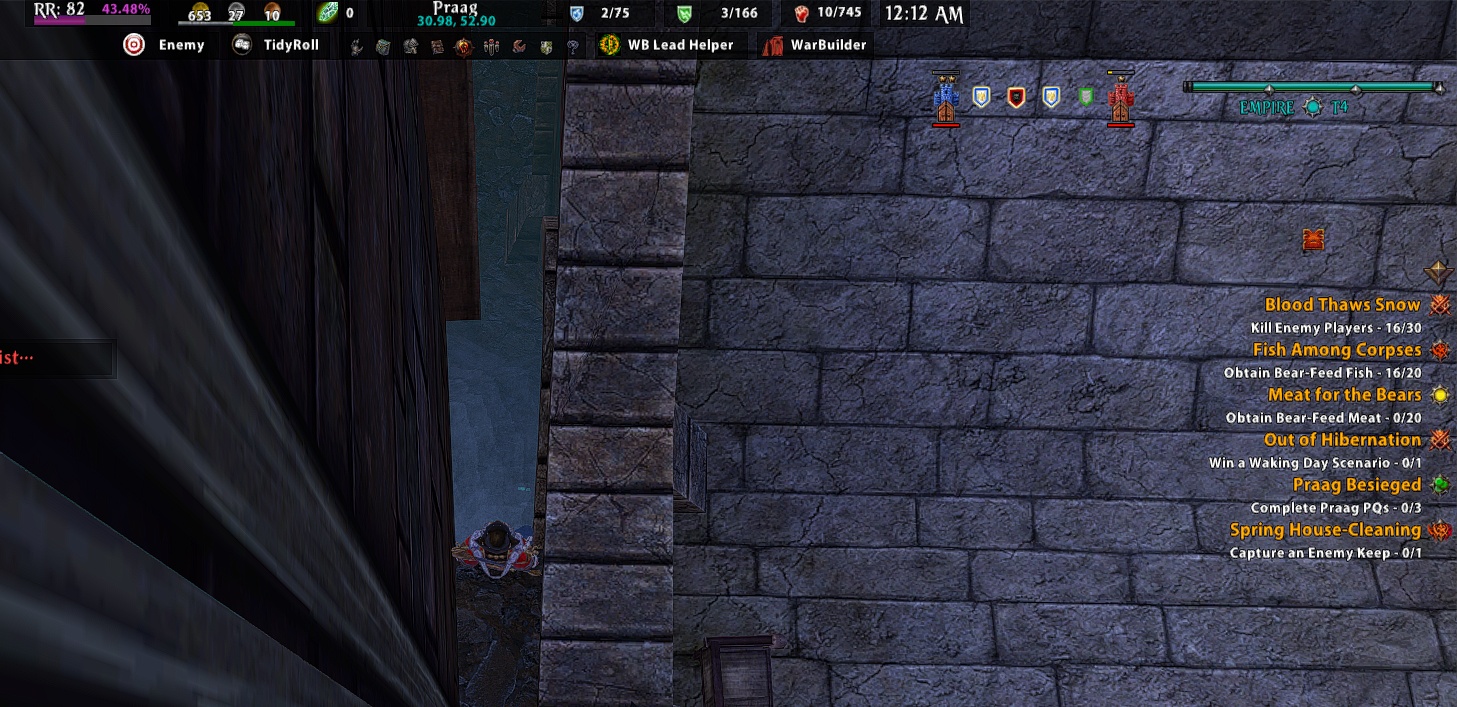This screenshot has height=707, width=1457.
Task: Click the red Destruction keep icon
Action: tap(1121, 99)
